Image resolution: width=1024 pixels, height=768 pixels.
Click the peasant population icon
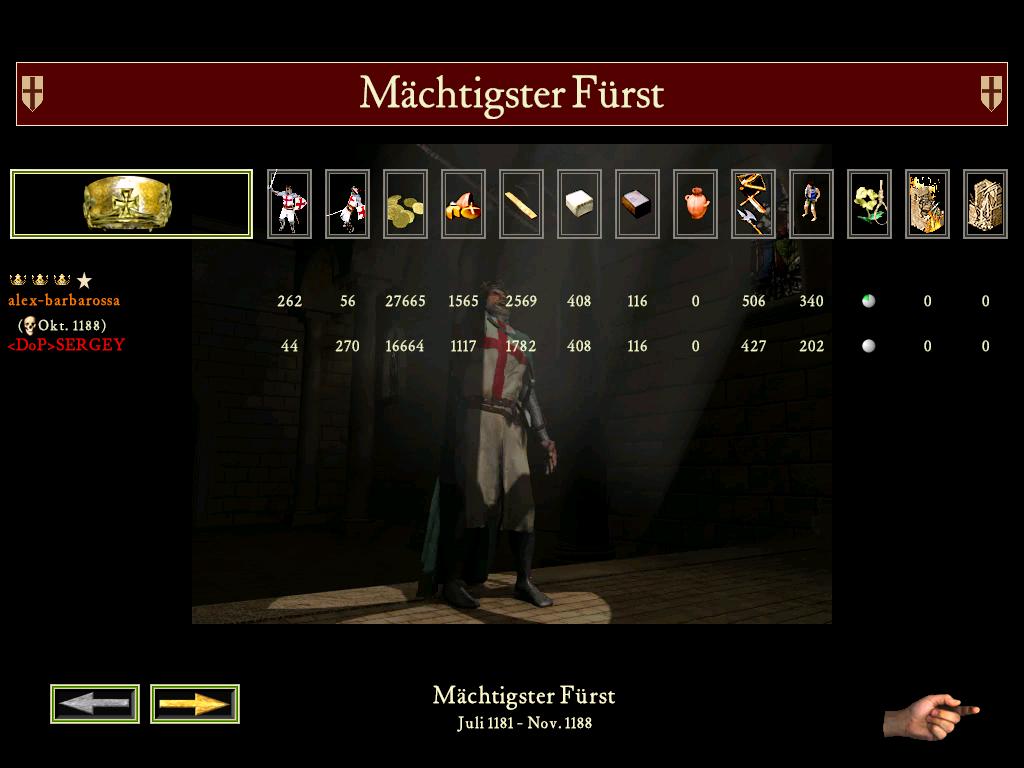pos(811,204)
